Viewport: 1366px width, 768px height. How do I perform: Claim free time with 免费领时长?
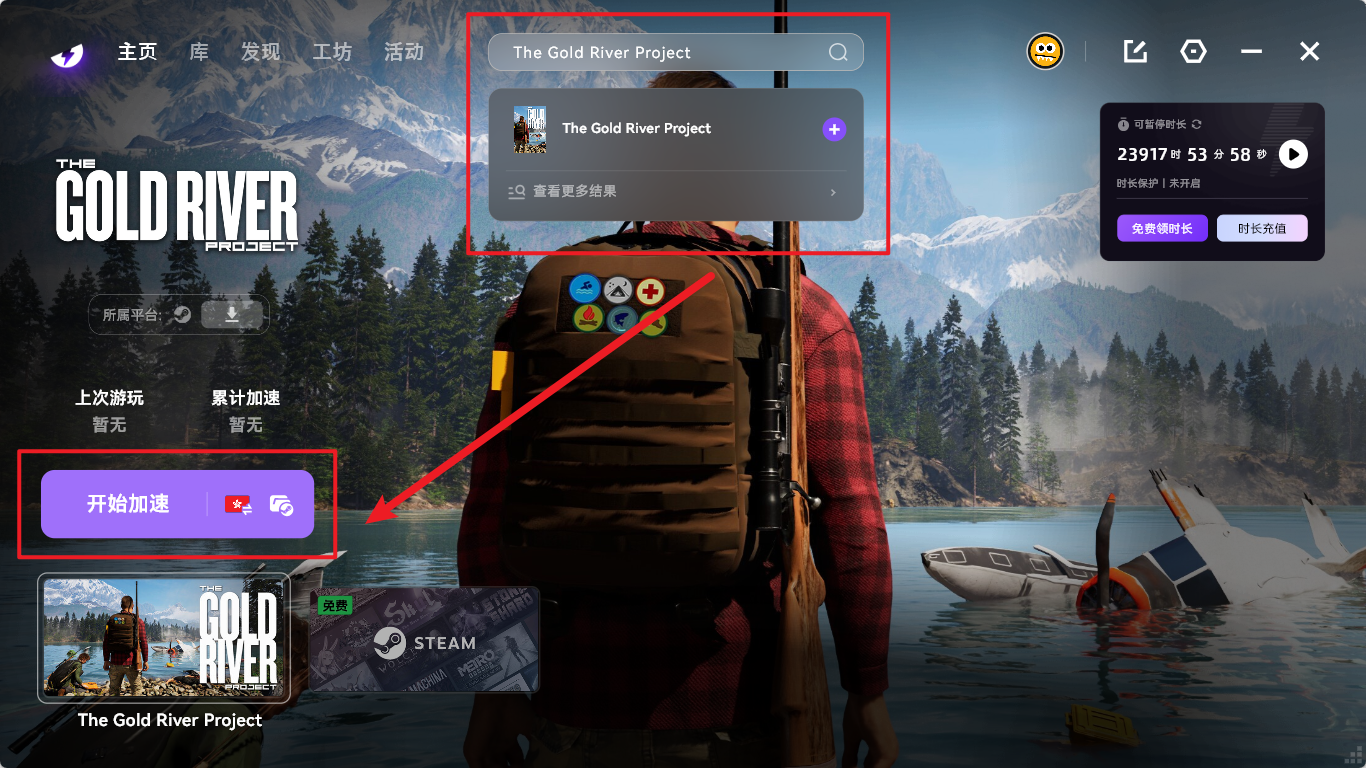pos(1162,228)
